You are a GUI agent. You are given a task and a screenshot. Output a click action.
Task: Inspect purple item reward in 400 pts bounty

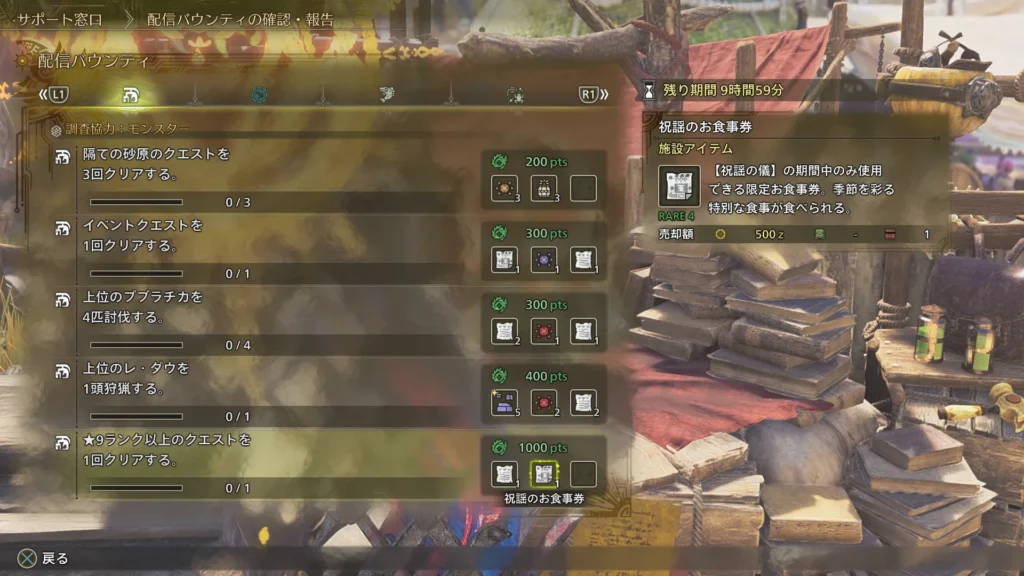pos(504,403)
